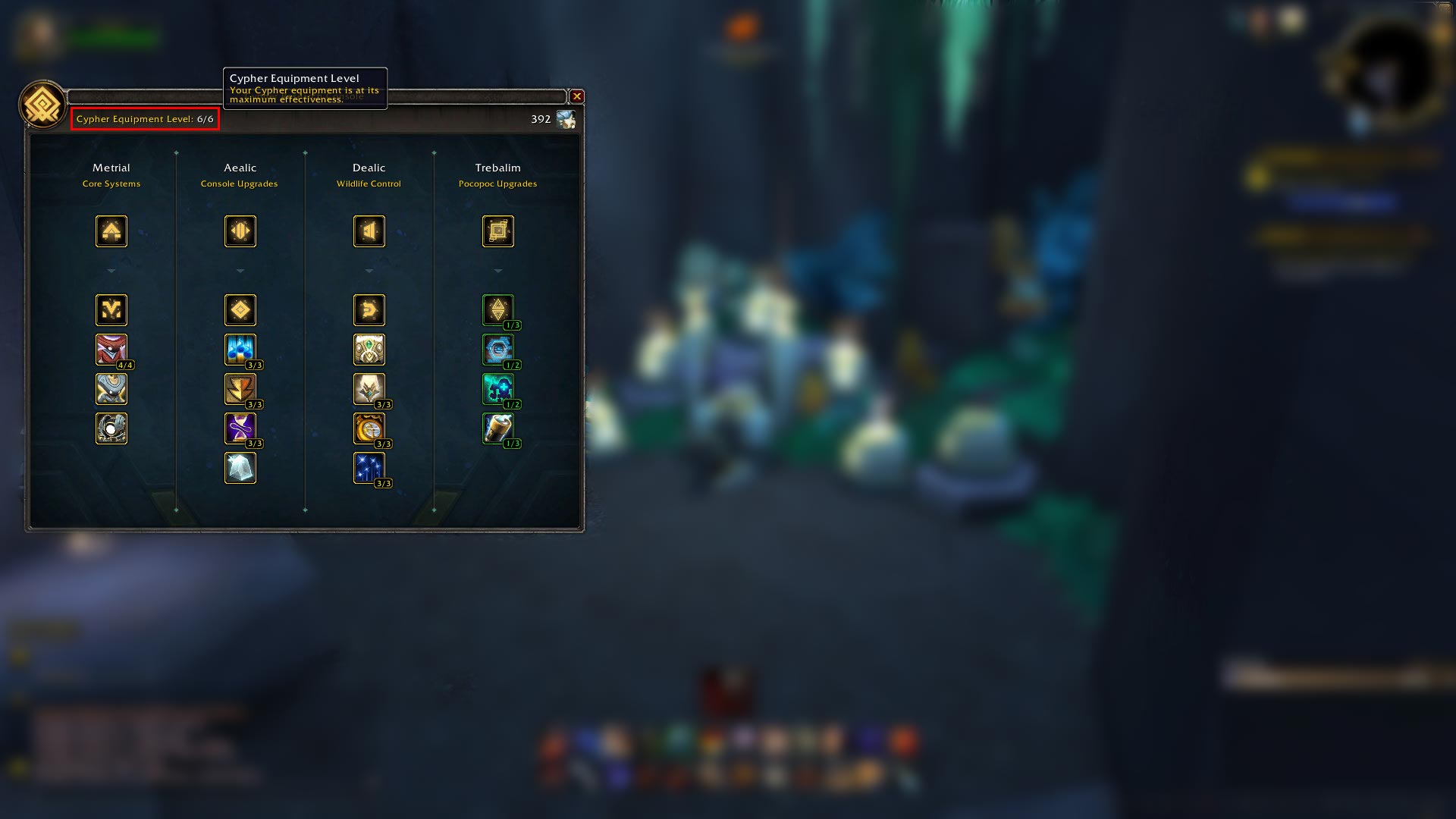Expand the arrow beneath the Trebalim root icon

tap(498, 271)
